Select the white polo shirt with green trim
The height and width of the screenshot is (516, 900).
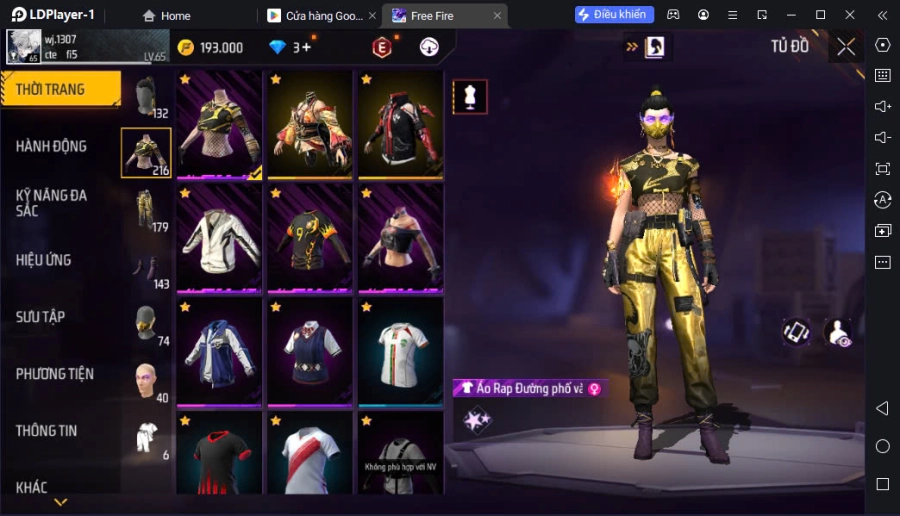[x=400, y=351]
